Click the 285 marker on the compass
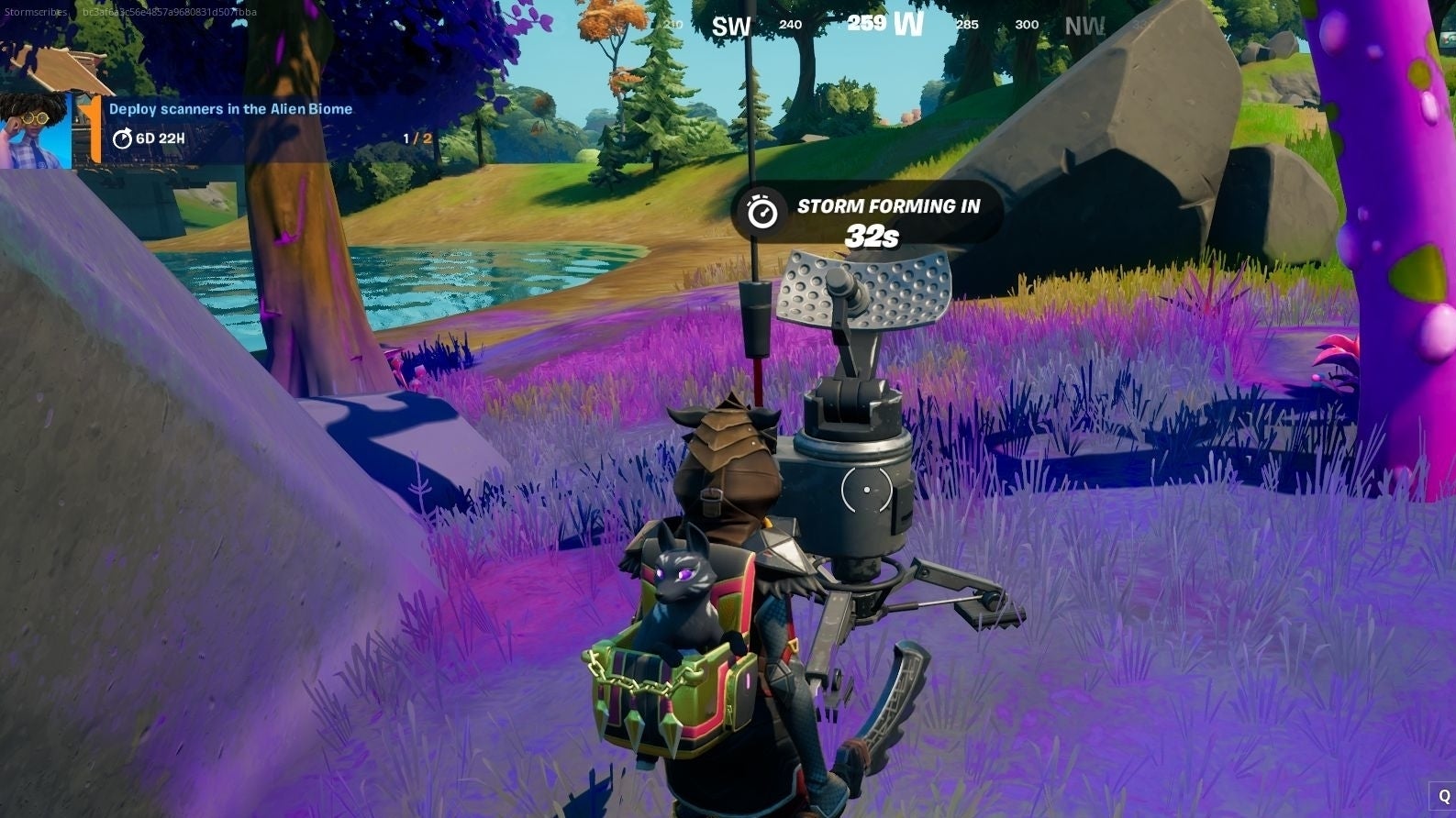1456x818 pixels. [x=966, y=25]
